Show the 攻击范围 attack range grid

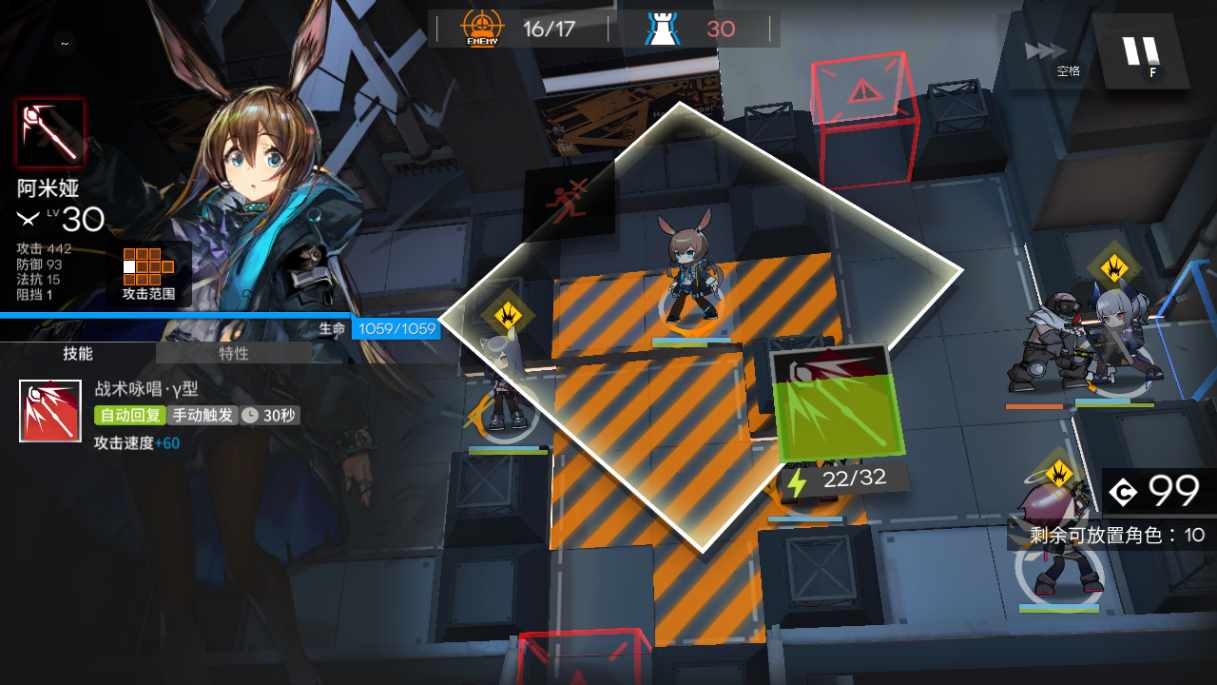click(x=148, y=271)
